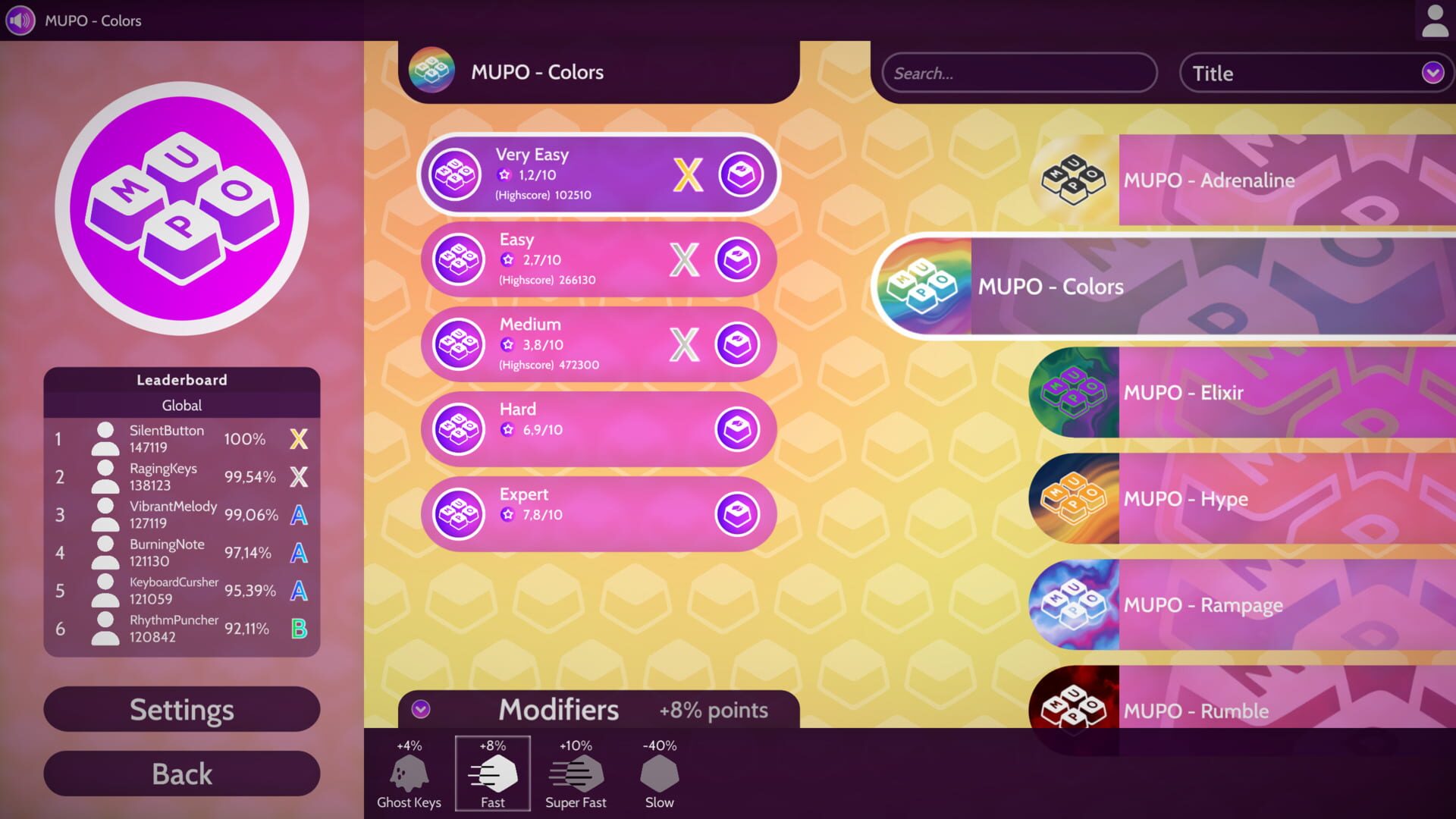Open the keyboard icon on Very Easy difficulty
The width and height of the screenshot is (1456, 819).
[x=741, y=174]
